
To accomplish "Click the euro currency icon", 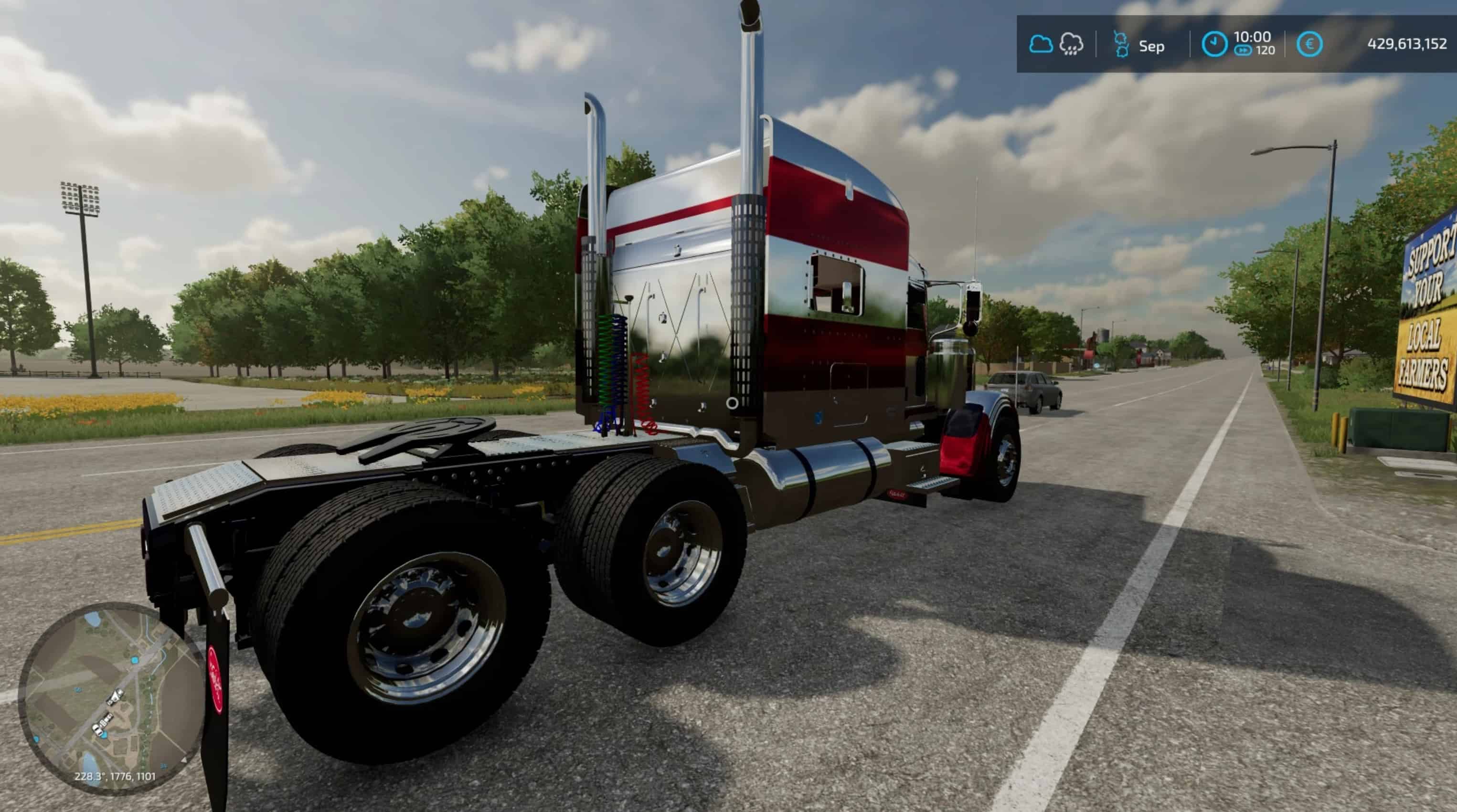I will pos(1309,44).
